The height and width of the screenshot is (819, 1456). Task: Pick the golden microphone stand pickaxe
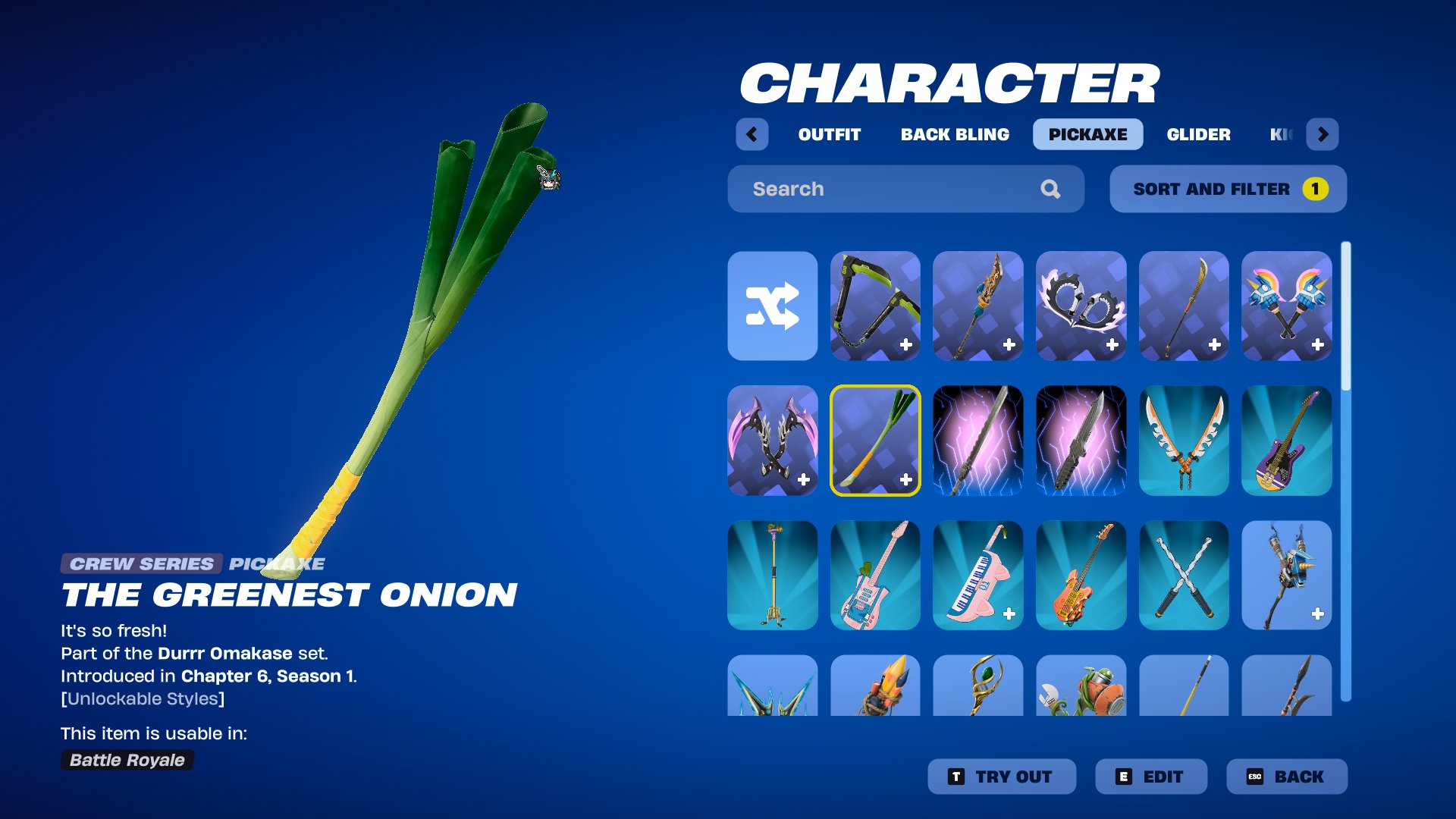coord(772,575)
